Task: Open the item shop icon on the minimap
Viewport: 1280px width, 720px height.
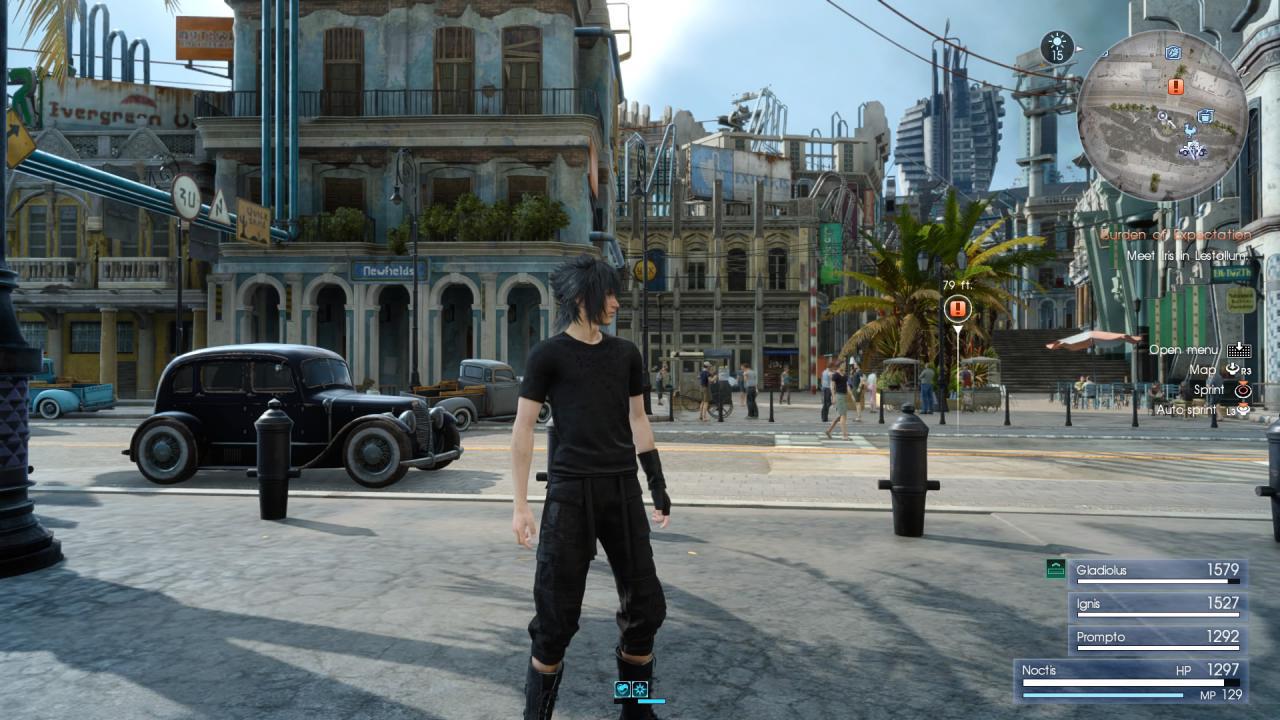Action: [1204, 114]
